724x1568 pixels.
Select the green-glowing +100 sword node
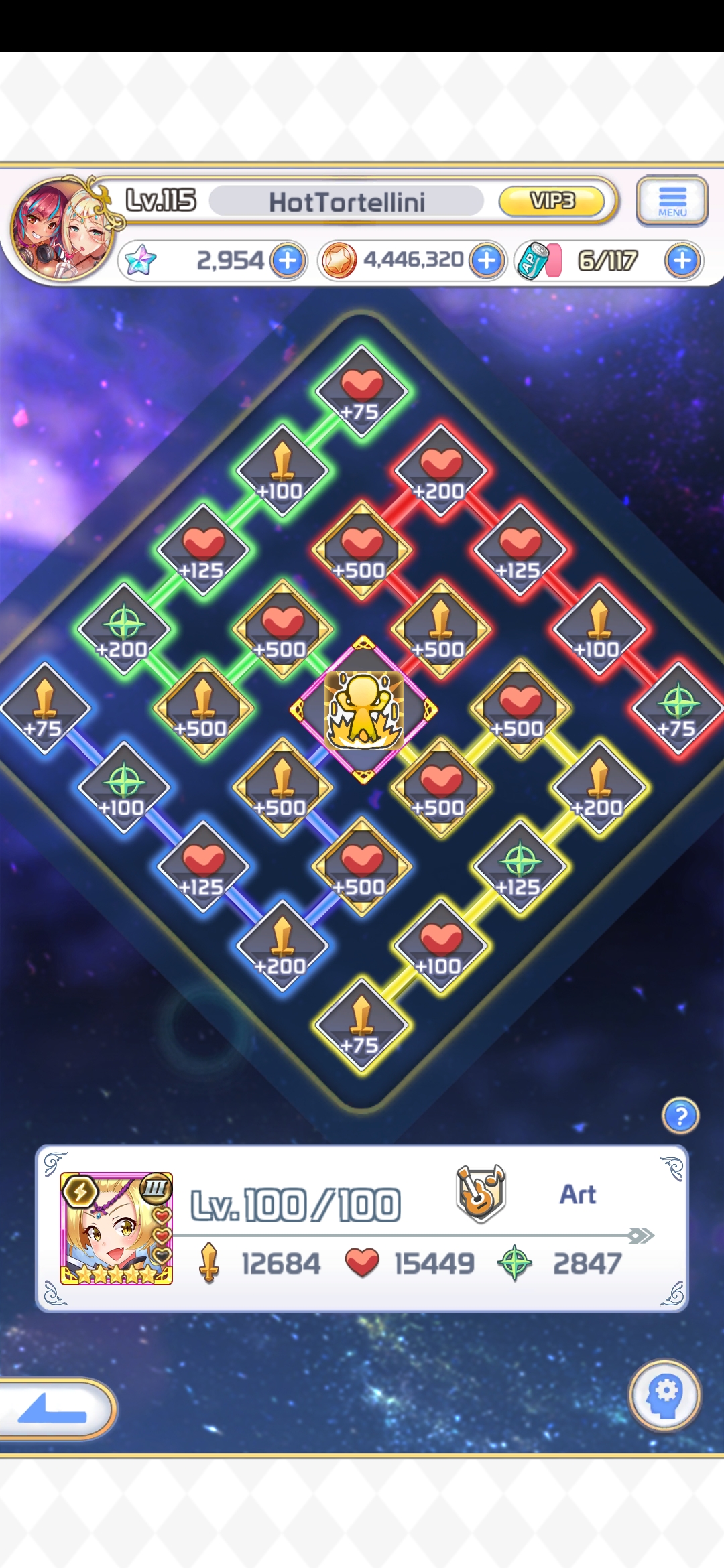282,472
